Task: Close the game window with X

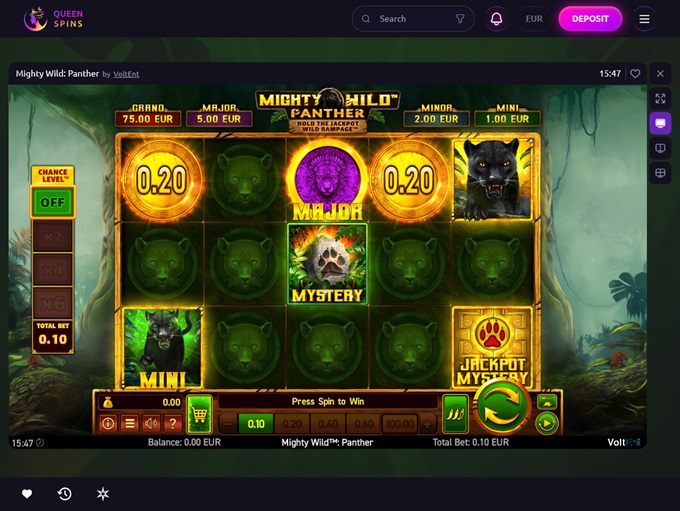Action: (x=659, y=73)
